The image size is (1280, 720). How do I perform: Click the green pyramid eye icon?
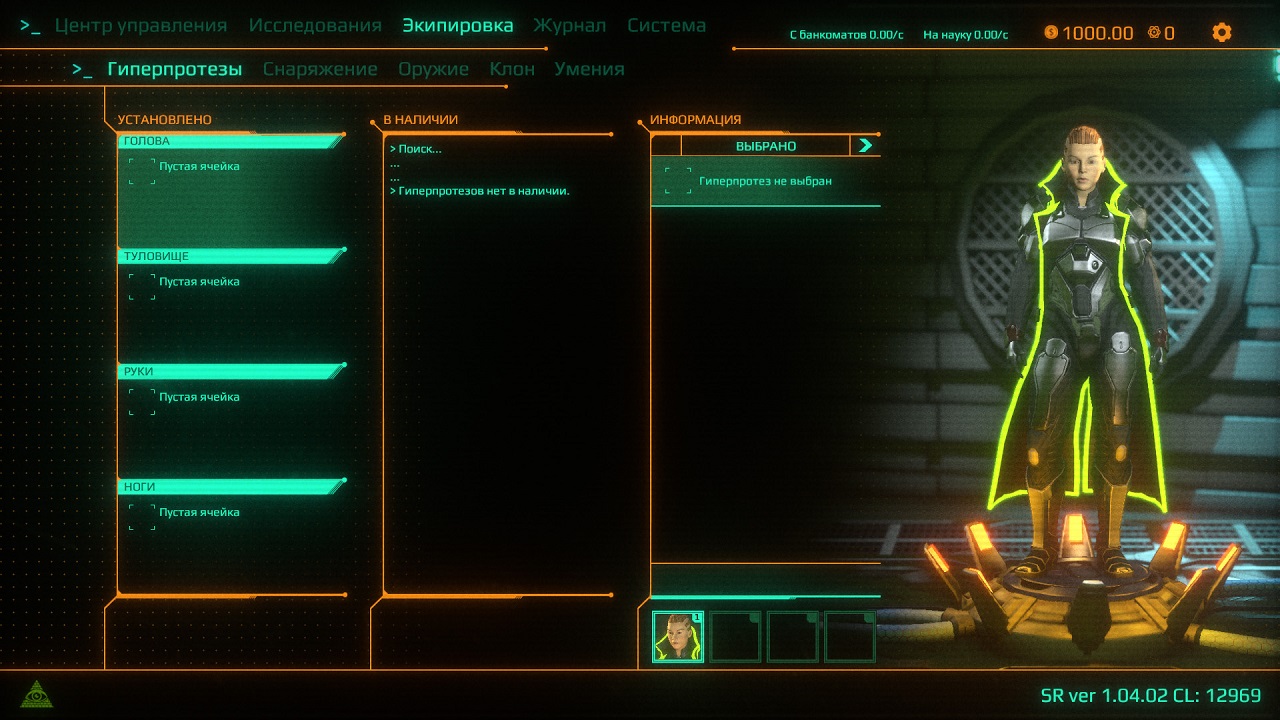pos(37,693)
